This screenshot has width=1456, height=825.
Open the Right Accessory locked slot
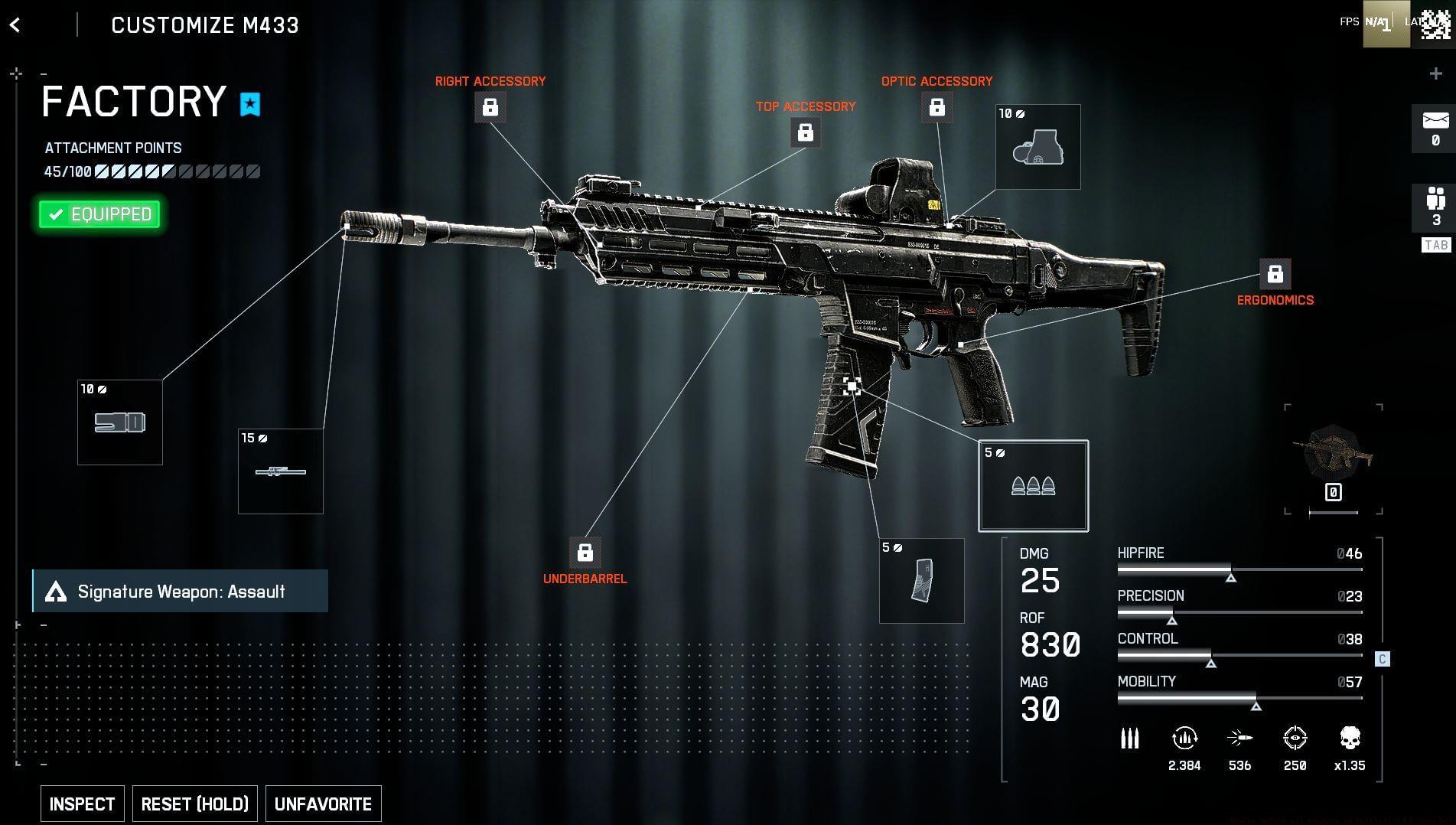[490, 107]
